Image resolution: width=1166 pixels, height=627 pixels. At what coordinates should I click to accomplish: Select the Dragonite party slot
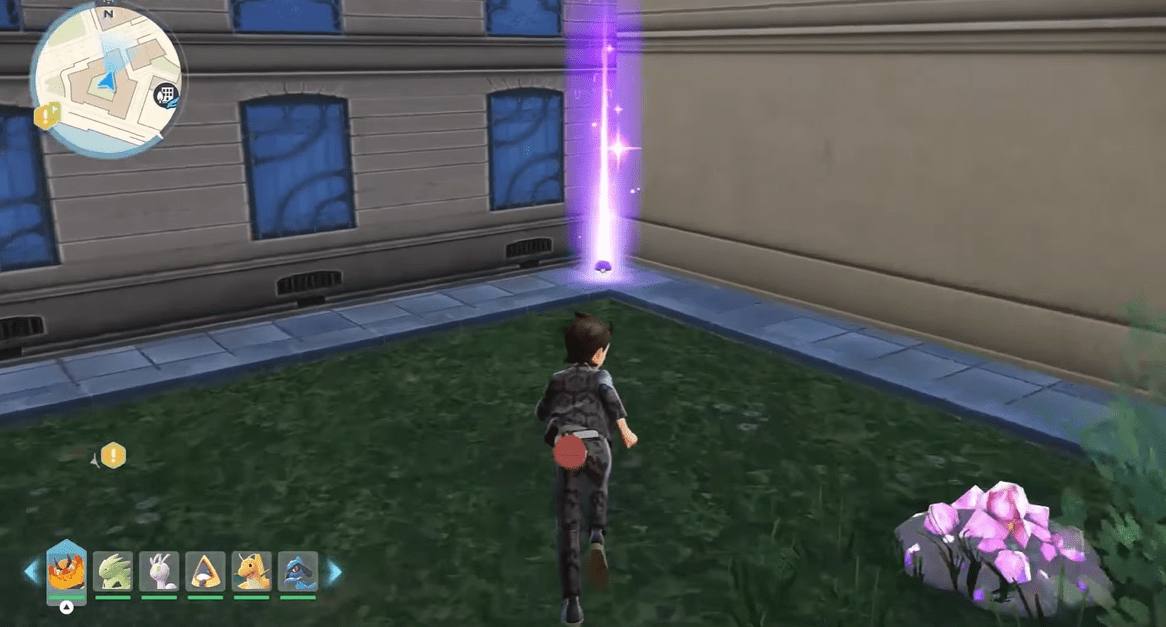pyautogui.click(x=251, y=572)
